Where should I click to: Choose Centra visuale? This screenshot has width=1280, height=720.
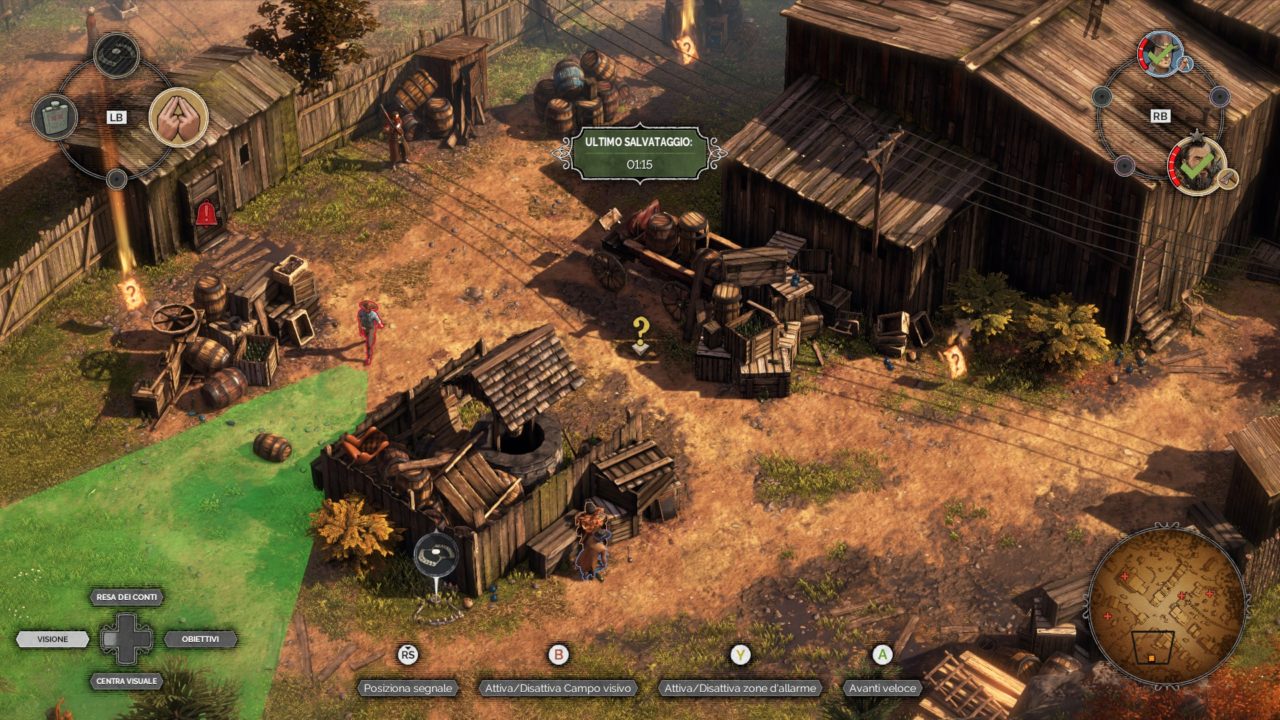coord(127,681)
